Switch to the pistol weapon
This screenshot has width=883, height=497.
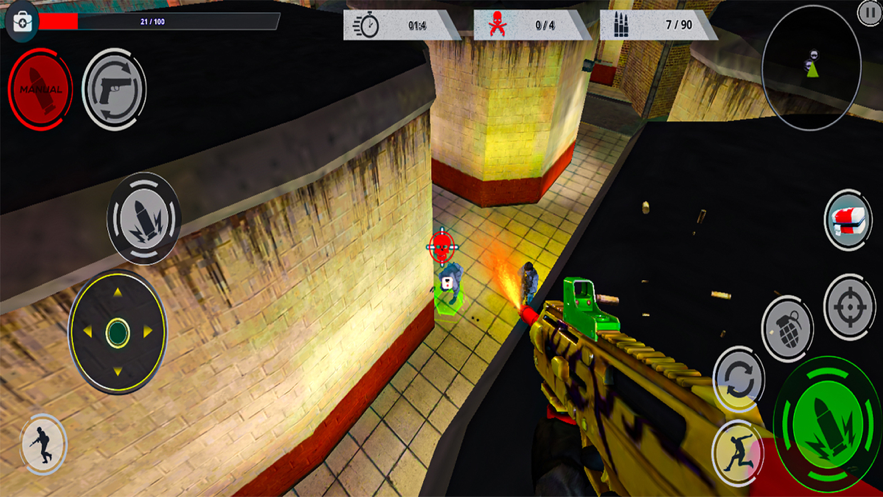pos(114,89)
